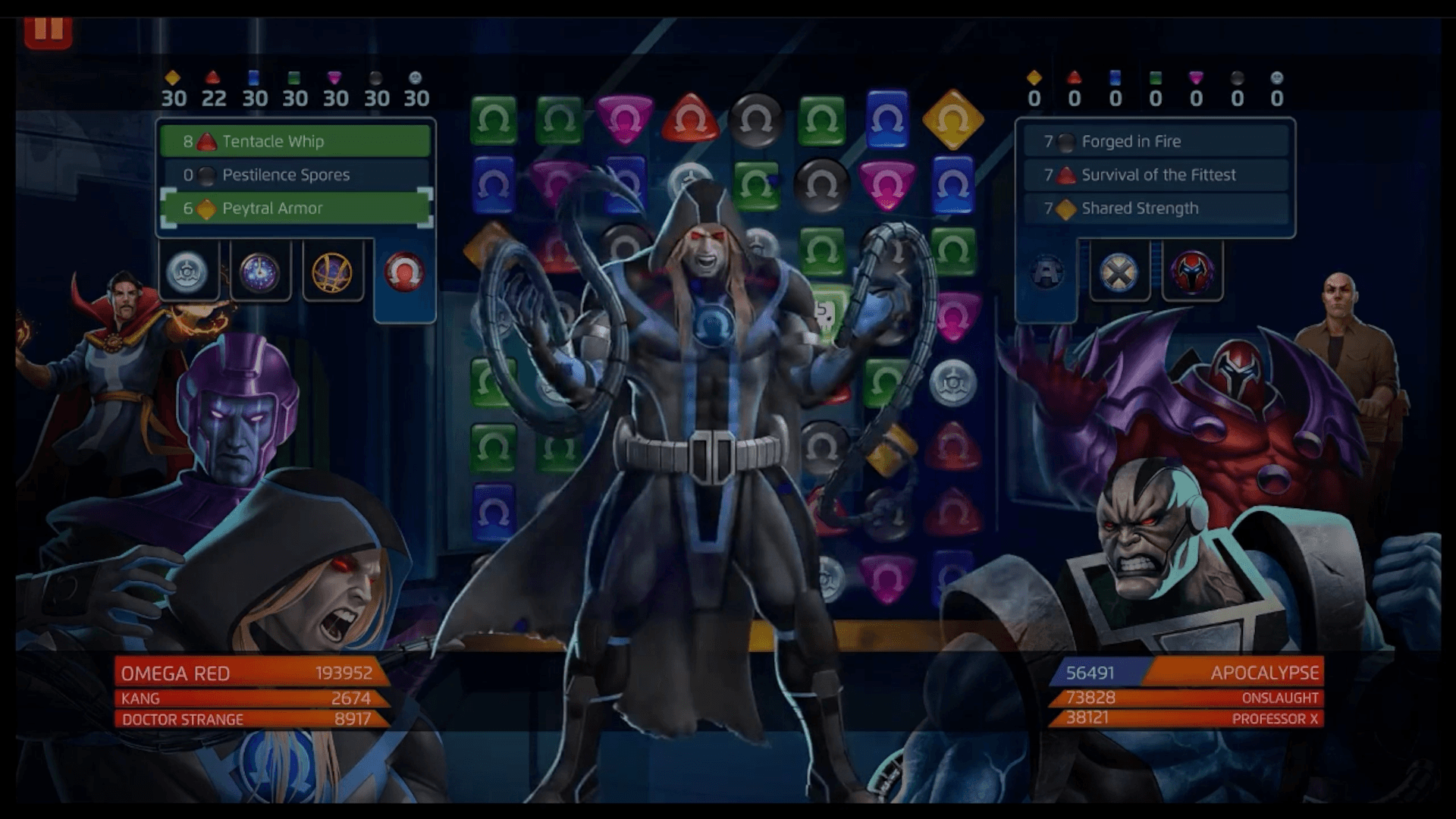Open the Shared Strength ability entry

(1156, 209)
